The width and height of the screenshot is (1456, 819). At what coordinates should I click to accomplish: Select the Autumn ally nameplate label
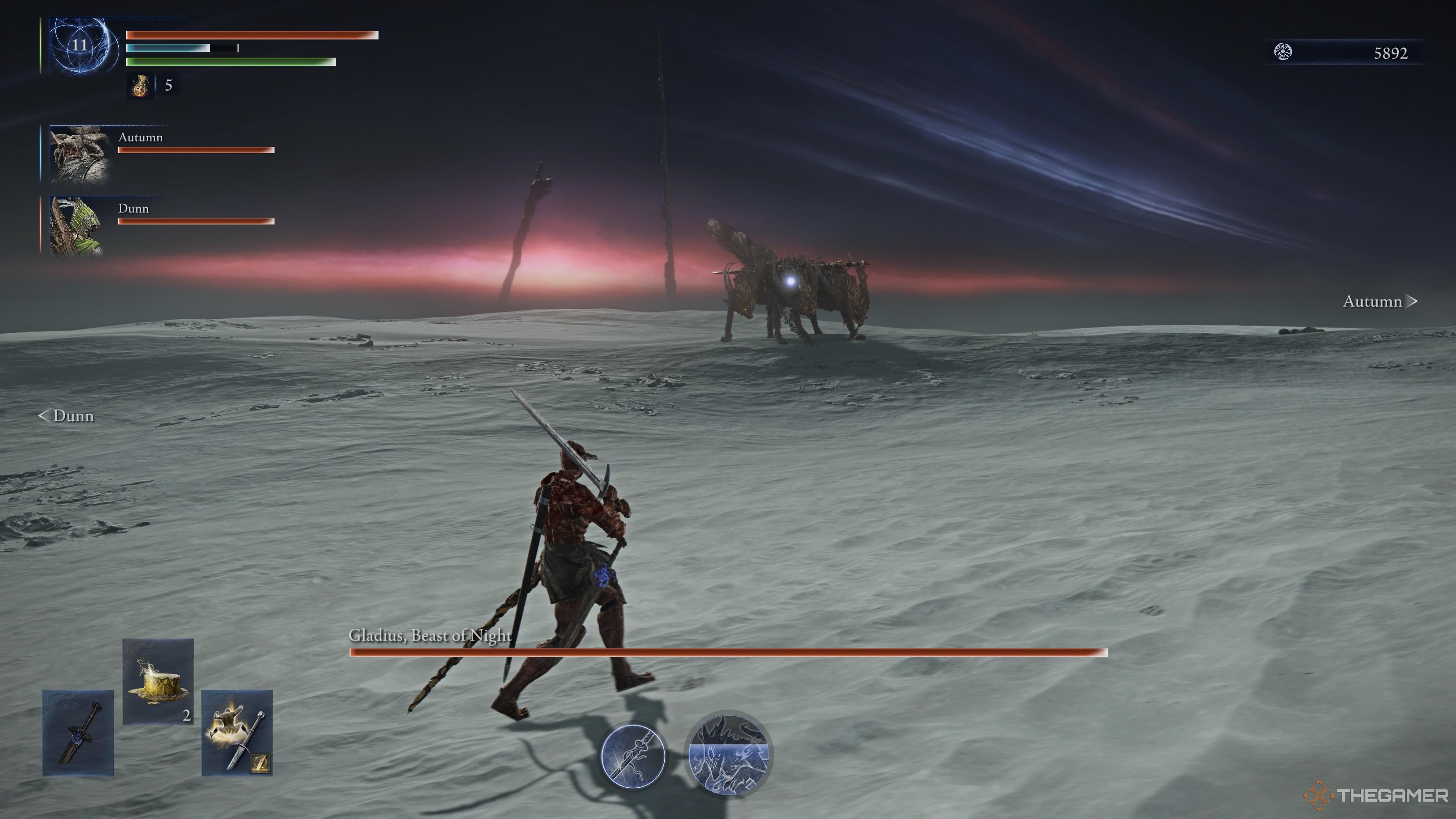pos(140,137)
